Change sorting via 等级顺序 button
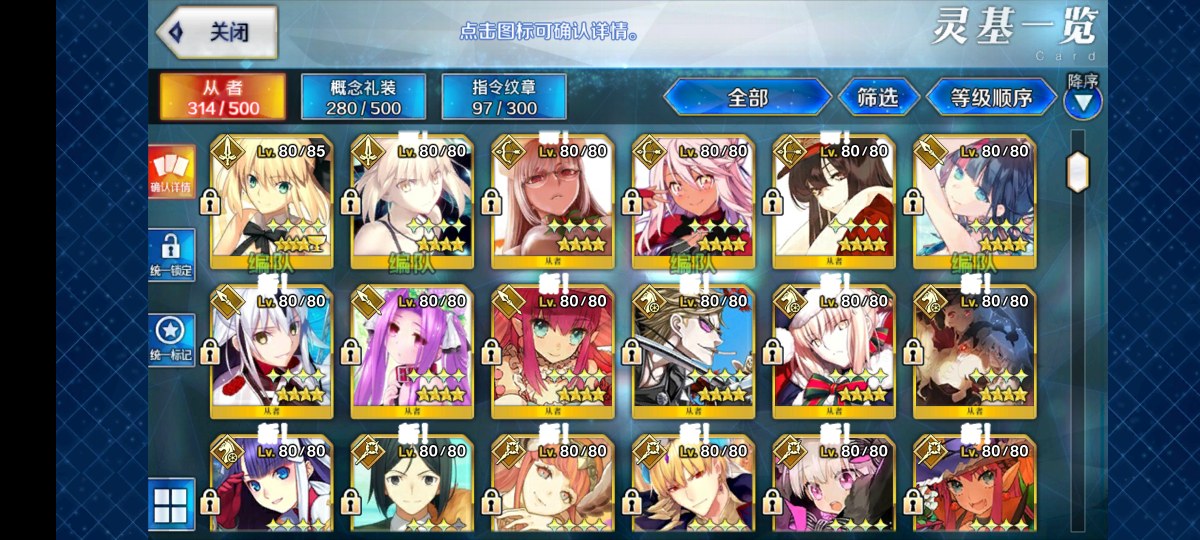This screenshot has width=1200, height=540. point(990,97)
